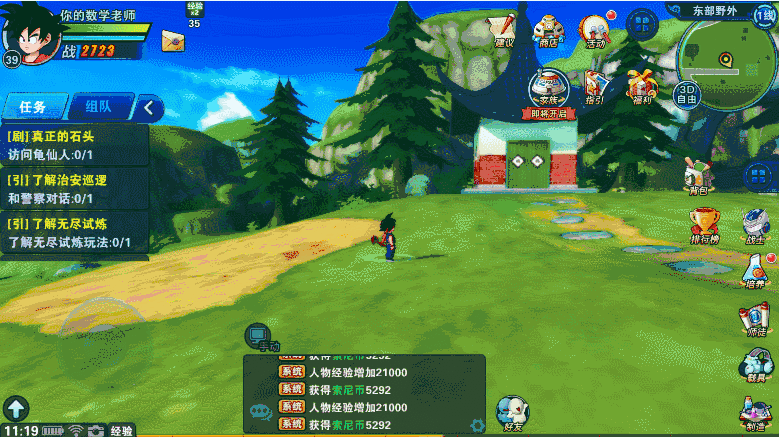Open the chat settings gear
The height and width of the screenshot is (437, 779).
pos(478,425)
